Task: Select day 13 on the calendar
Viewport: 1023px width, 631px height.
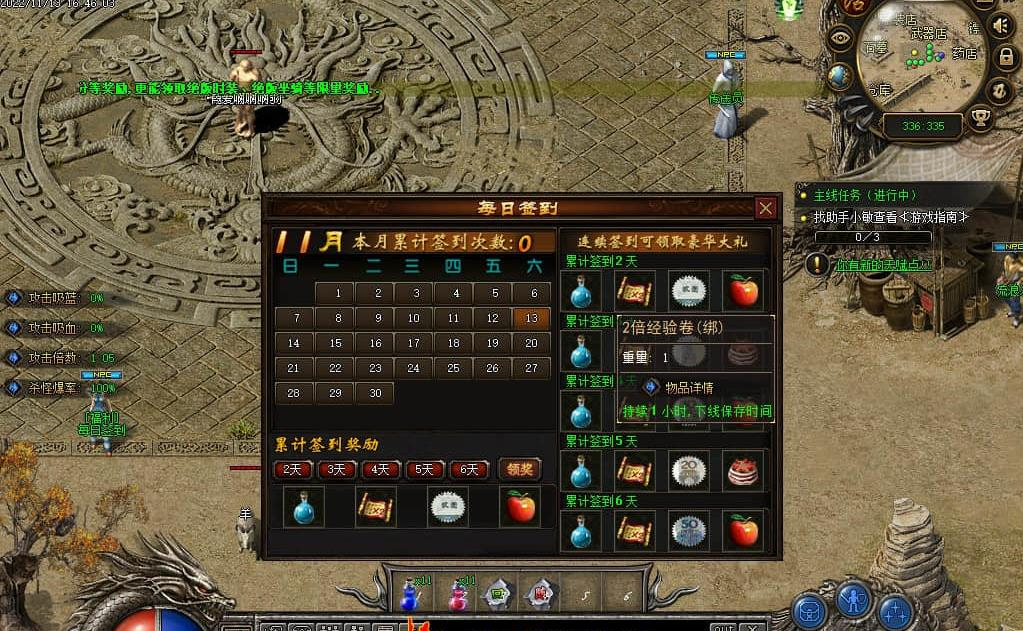Action: click(531, 318)
